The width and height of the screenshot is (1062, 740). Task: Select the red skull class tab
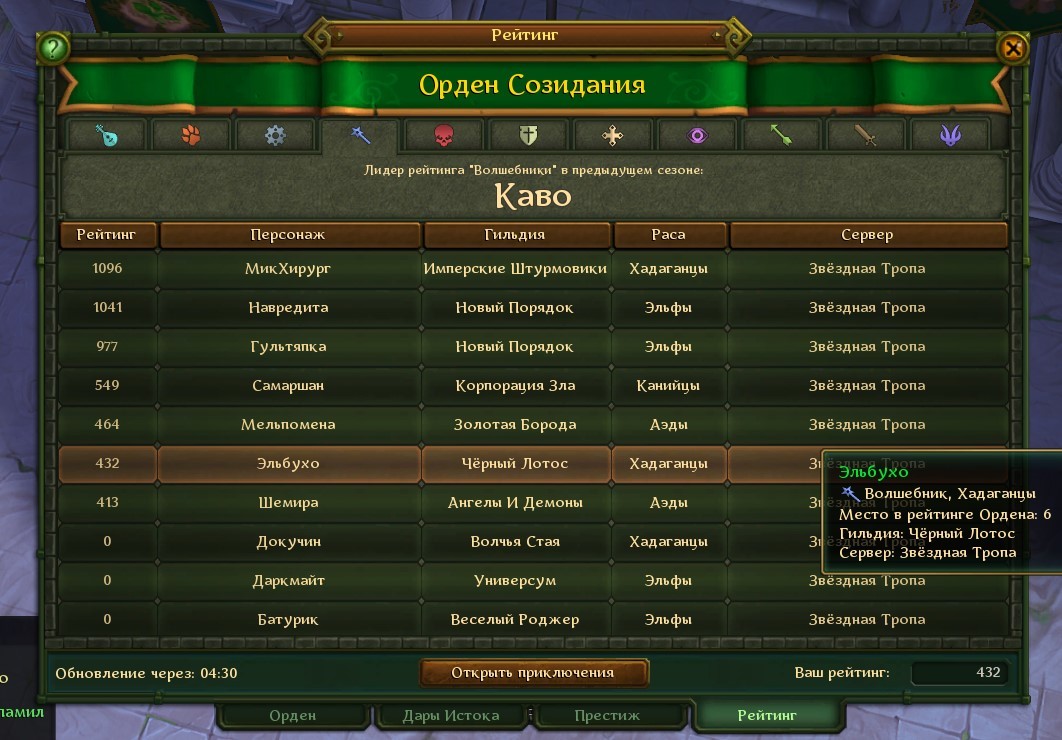tap(444, 135)
